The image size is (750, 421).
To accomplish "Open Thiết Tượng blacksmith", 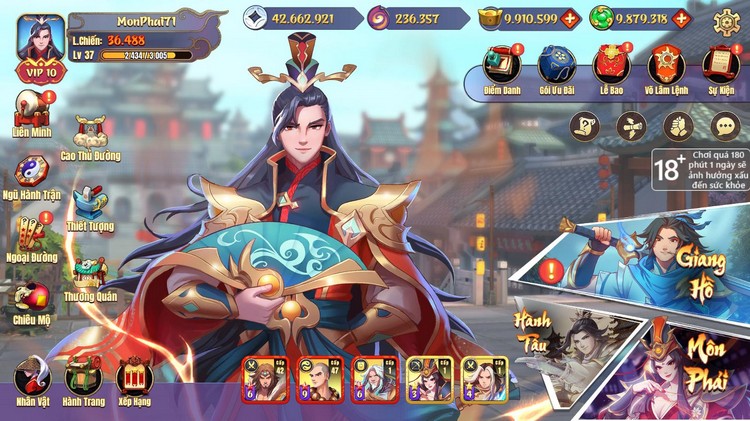I will coord(90,205).
